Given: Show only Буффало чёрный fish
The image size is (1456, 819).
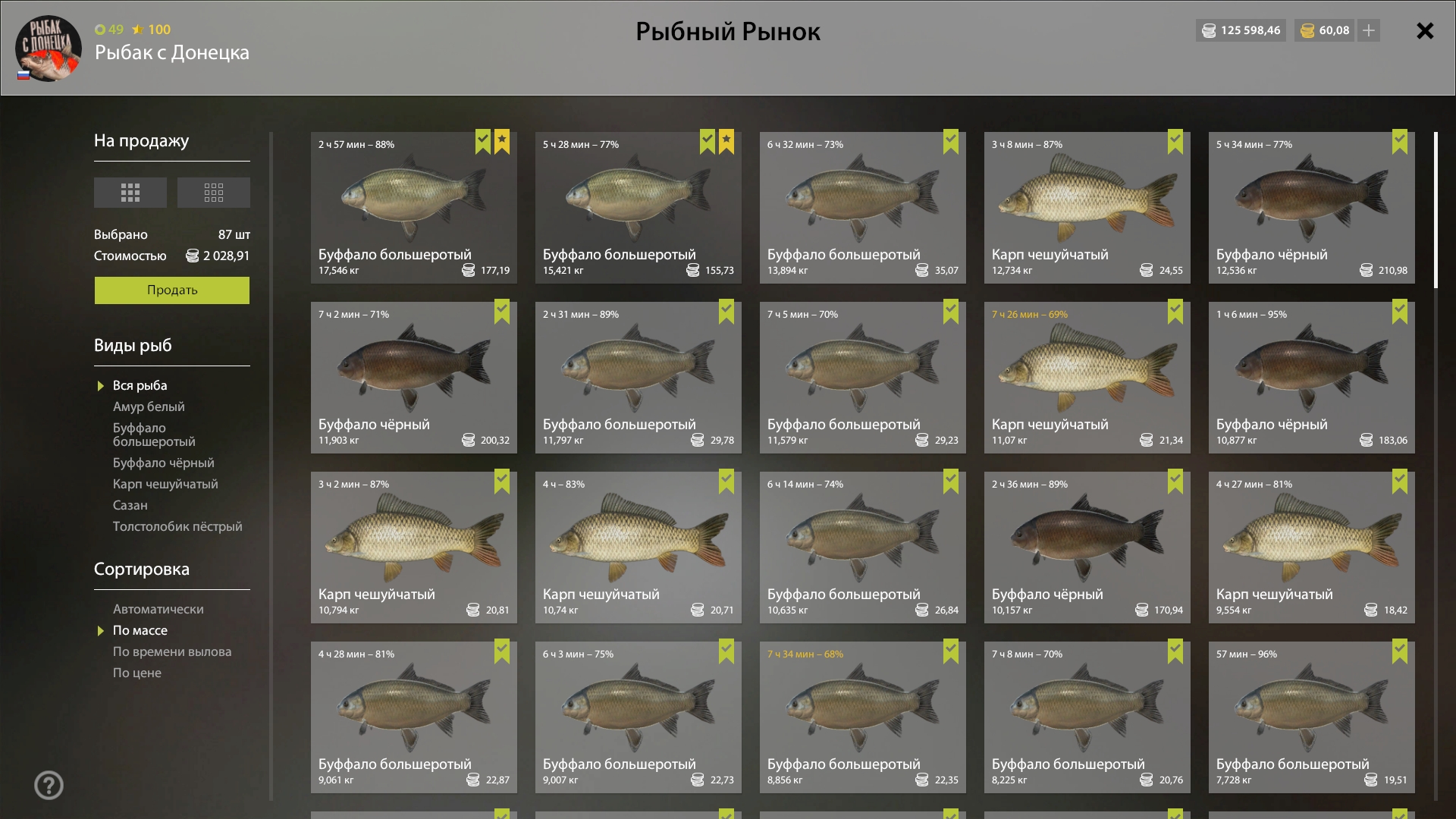Looking at the screenshot, I should point(163,463).
